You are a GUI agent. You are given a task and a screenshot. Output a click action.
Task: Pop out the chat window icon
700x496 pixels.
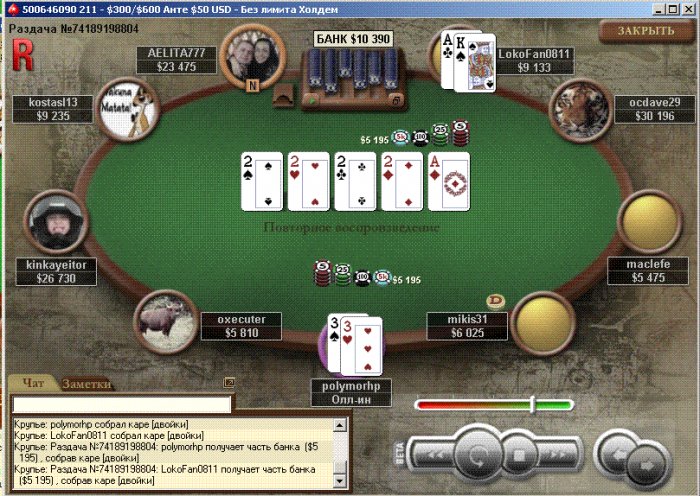pyautogui.click(x=229, y=382)
